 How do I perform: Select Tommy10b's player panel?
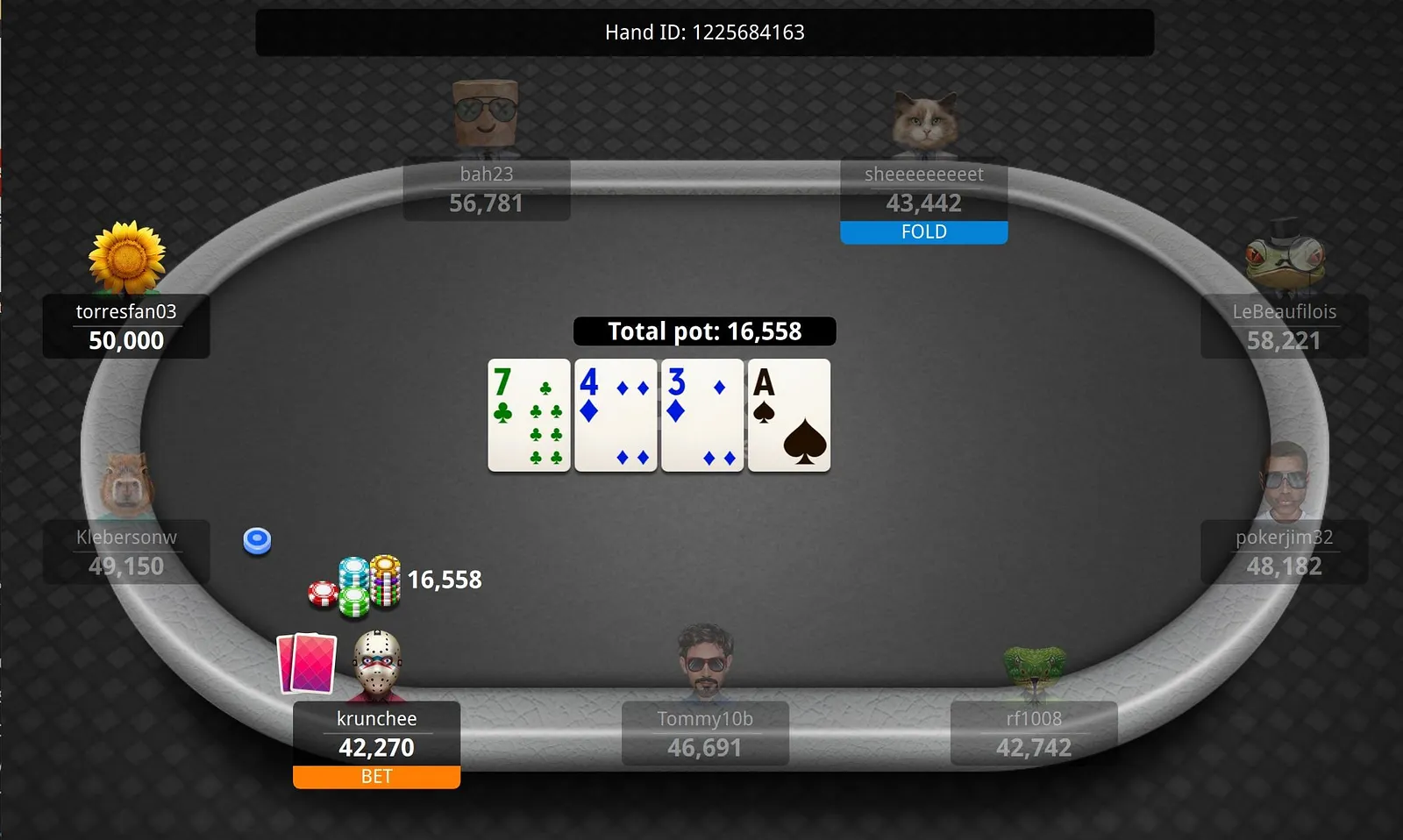pyautogui.click(x=705, y=733)
